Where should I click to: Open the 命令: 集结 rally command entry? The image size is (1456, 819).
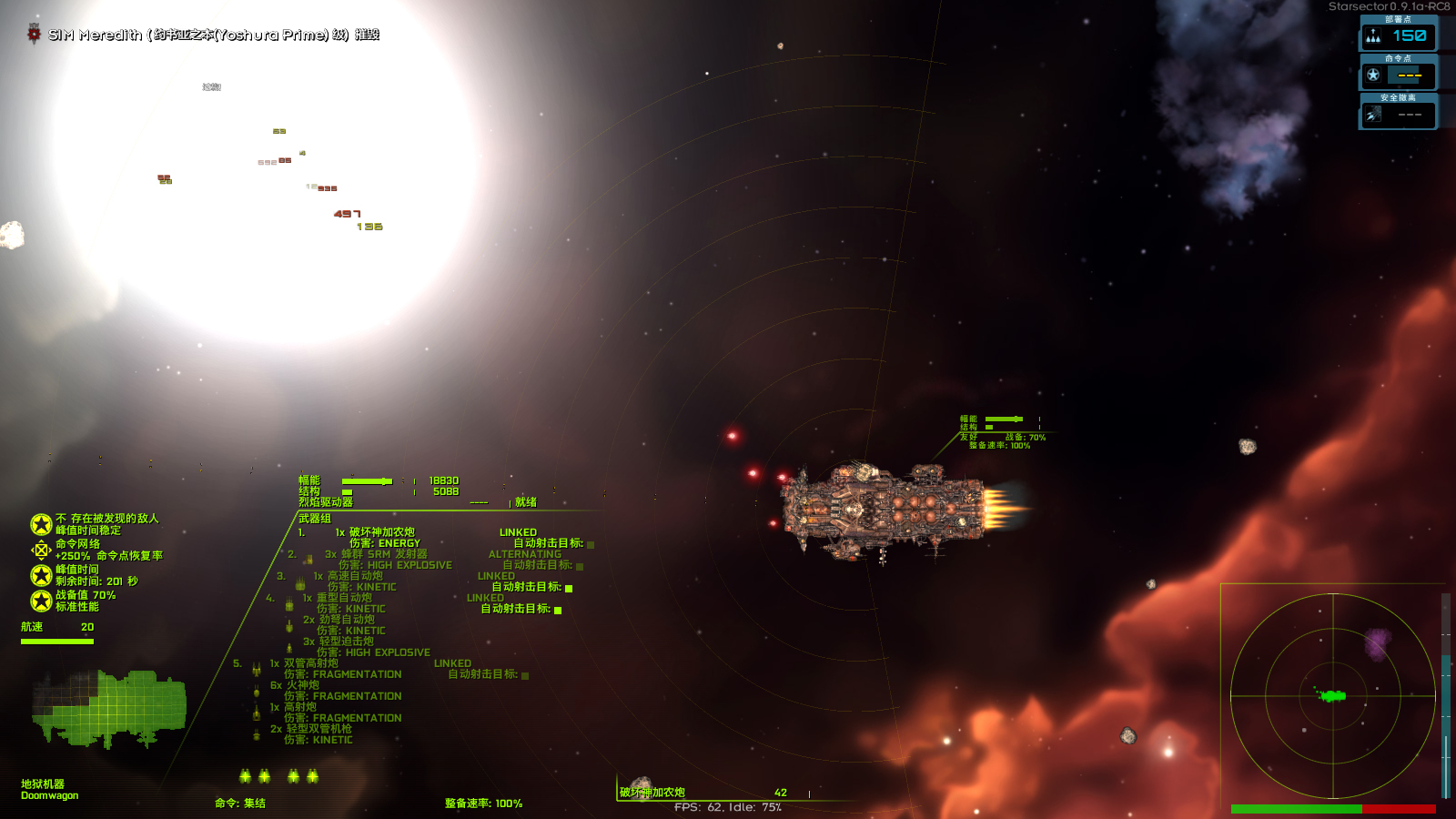coord(240,804)
